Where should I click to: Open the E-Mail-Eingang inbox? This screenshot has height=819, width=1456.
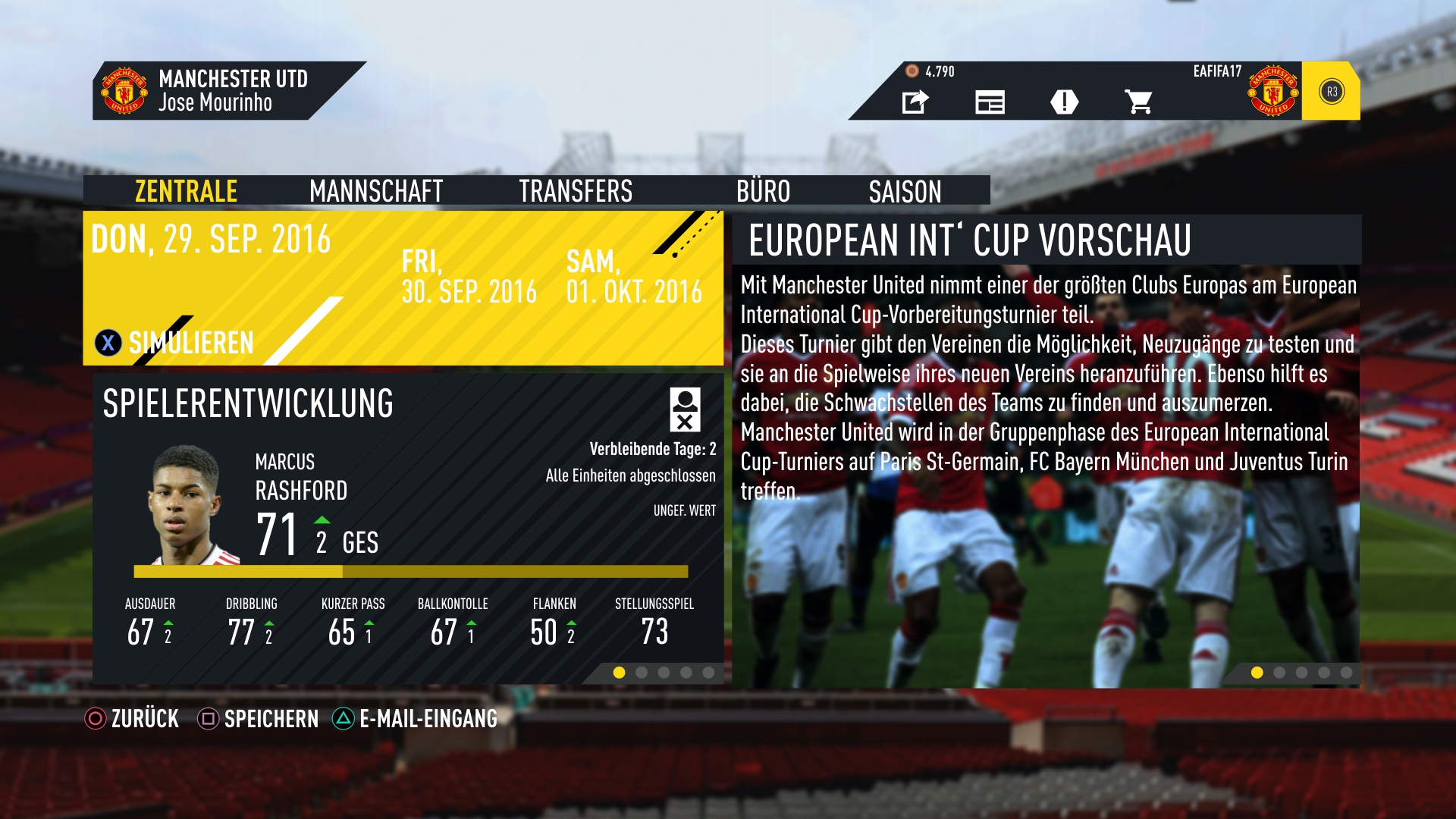pyautogui.click(x=416, y=718)
